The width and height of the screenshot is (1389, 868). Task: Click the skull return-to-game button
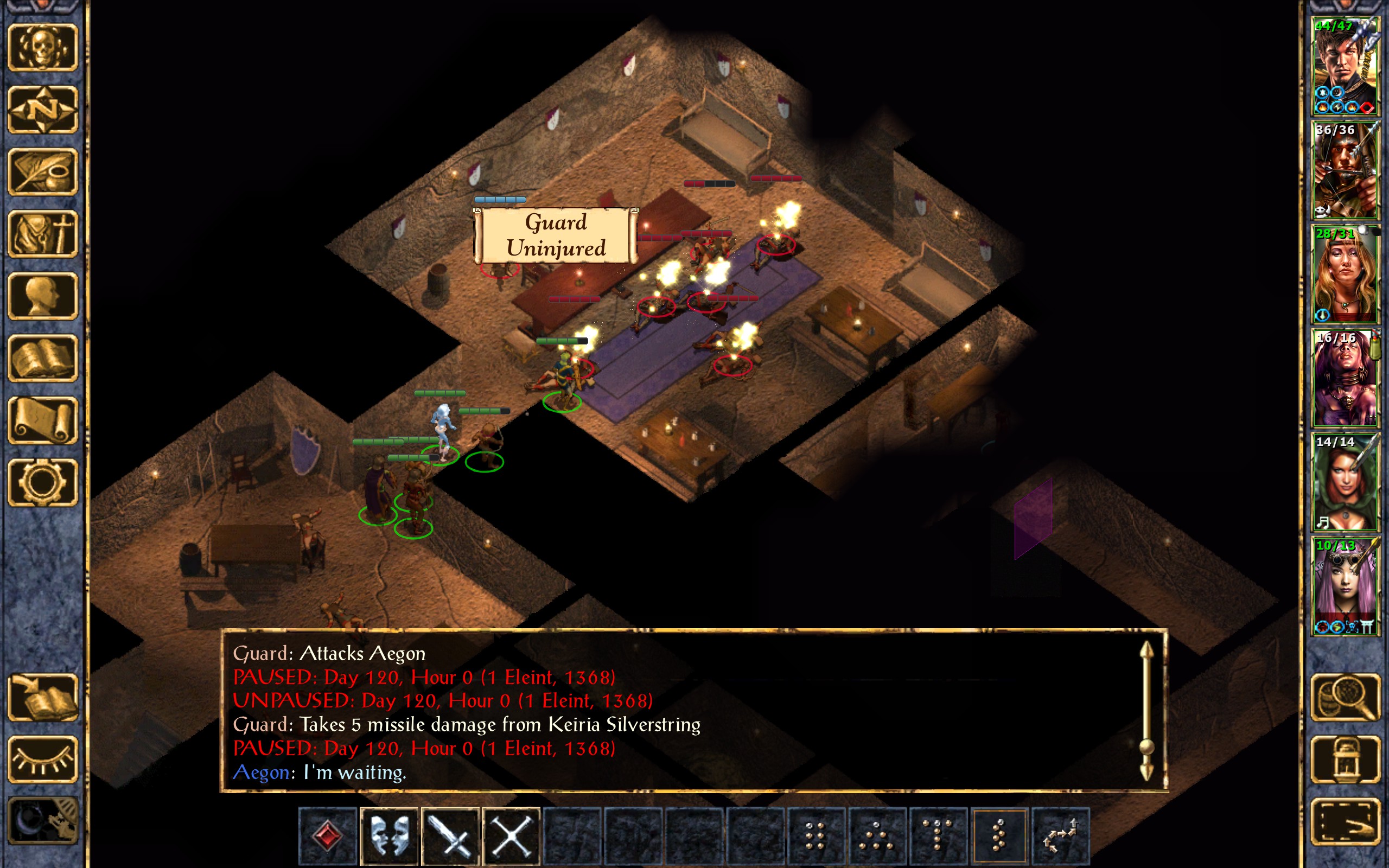(43, 47)
